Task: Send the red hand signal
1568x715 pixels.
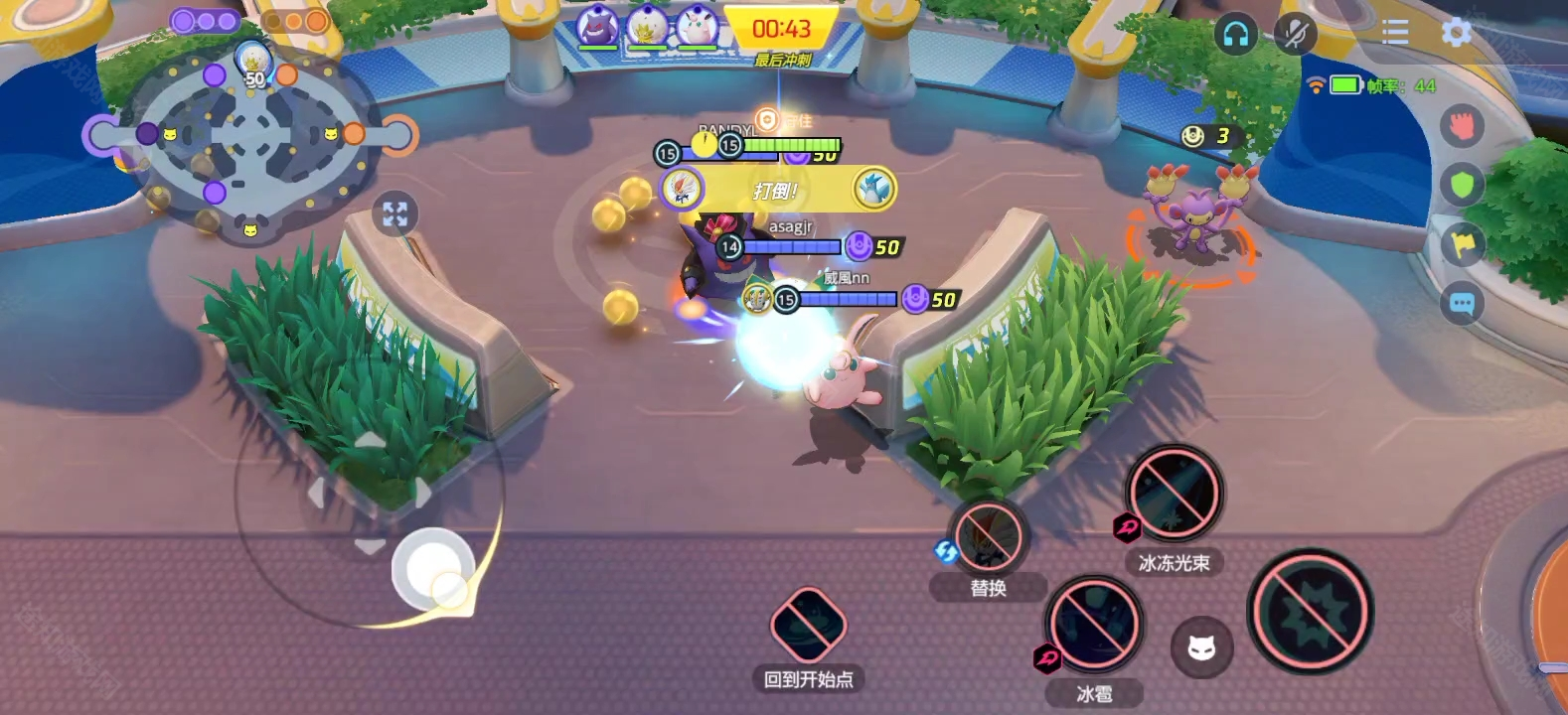Action: click(1462, 126)
